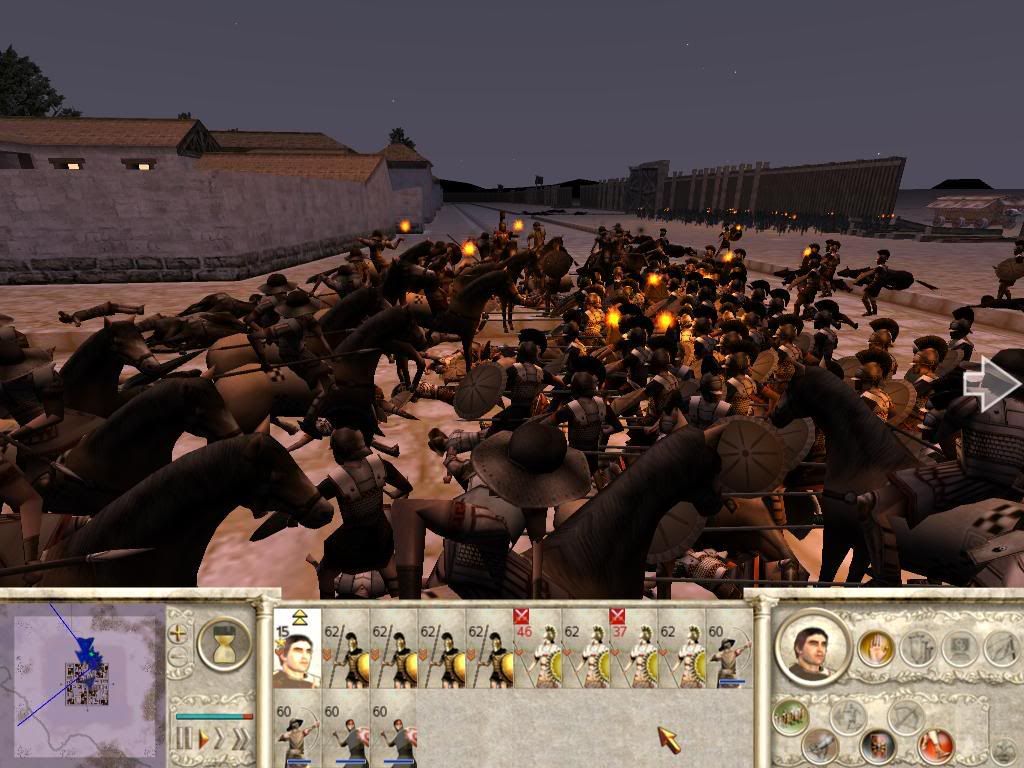Set battle speed to normal play
Screen dimensions: 1024x768
tap(203, 739)
